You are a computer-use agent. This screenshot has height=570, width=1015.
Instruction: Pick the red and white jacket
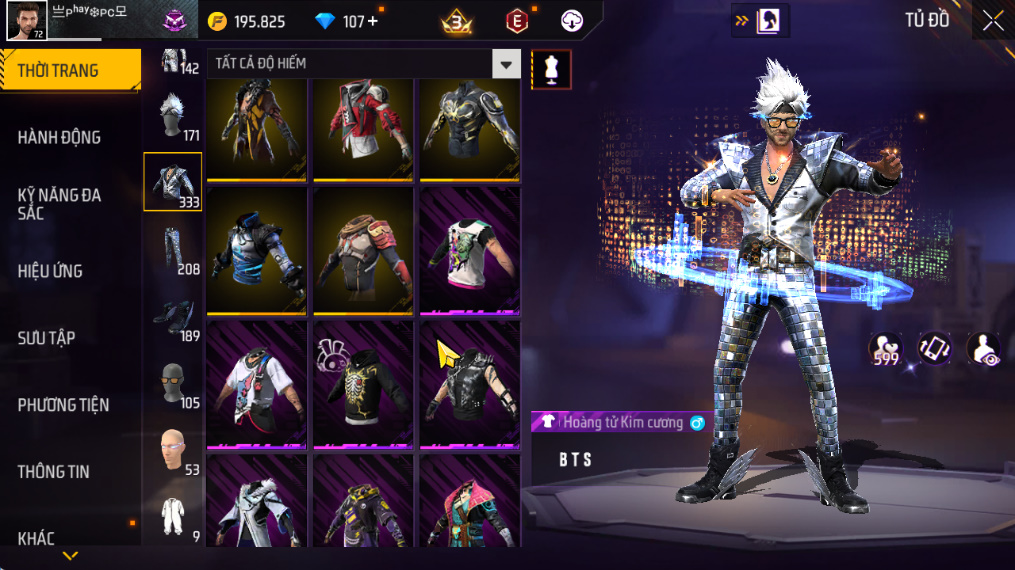coord(363,129)
